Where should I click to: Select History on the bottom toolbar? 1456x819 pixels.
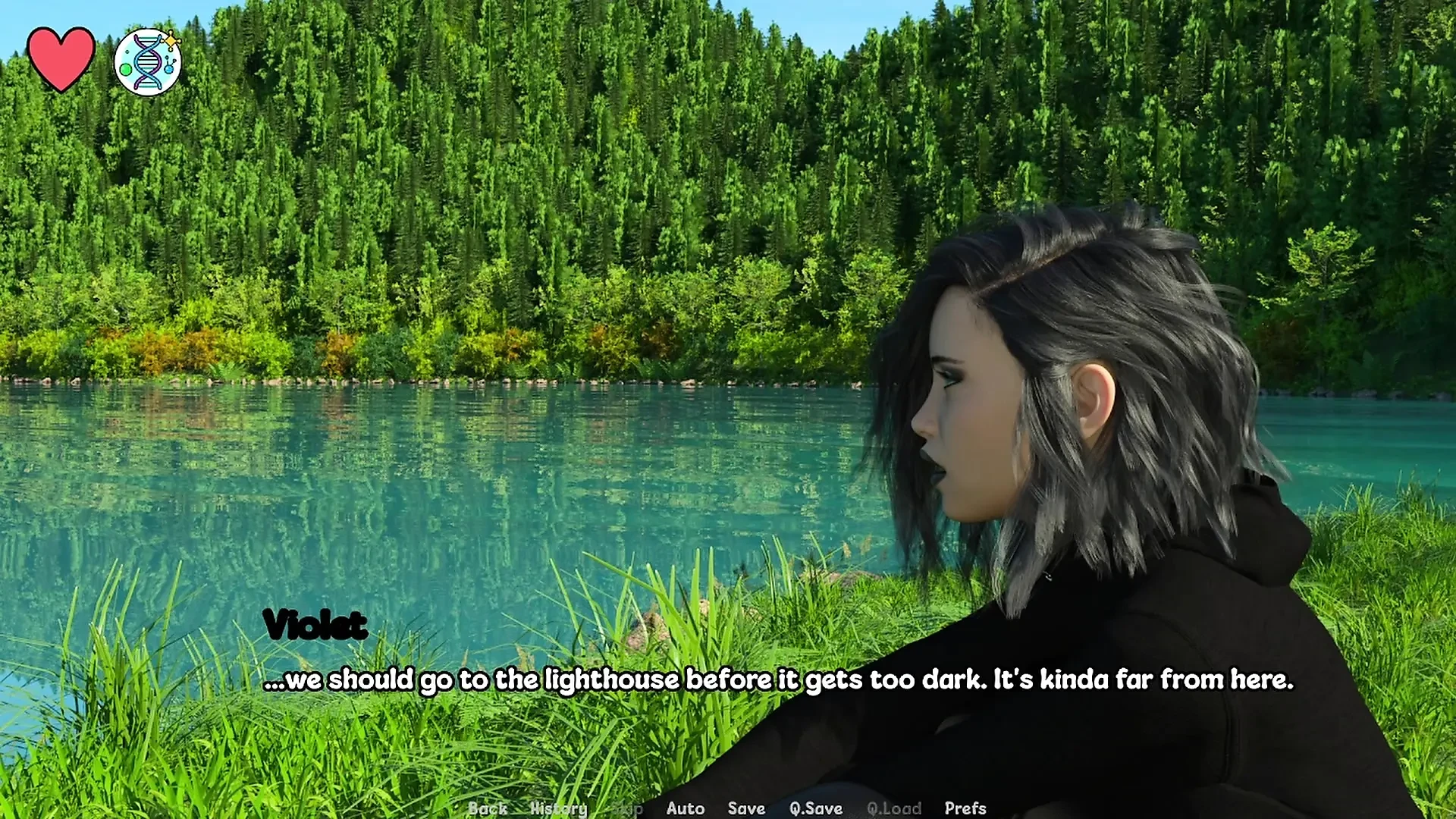point(560,808)
